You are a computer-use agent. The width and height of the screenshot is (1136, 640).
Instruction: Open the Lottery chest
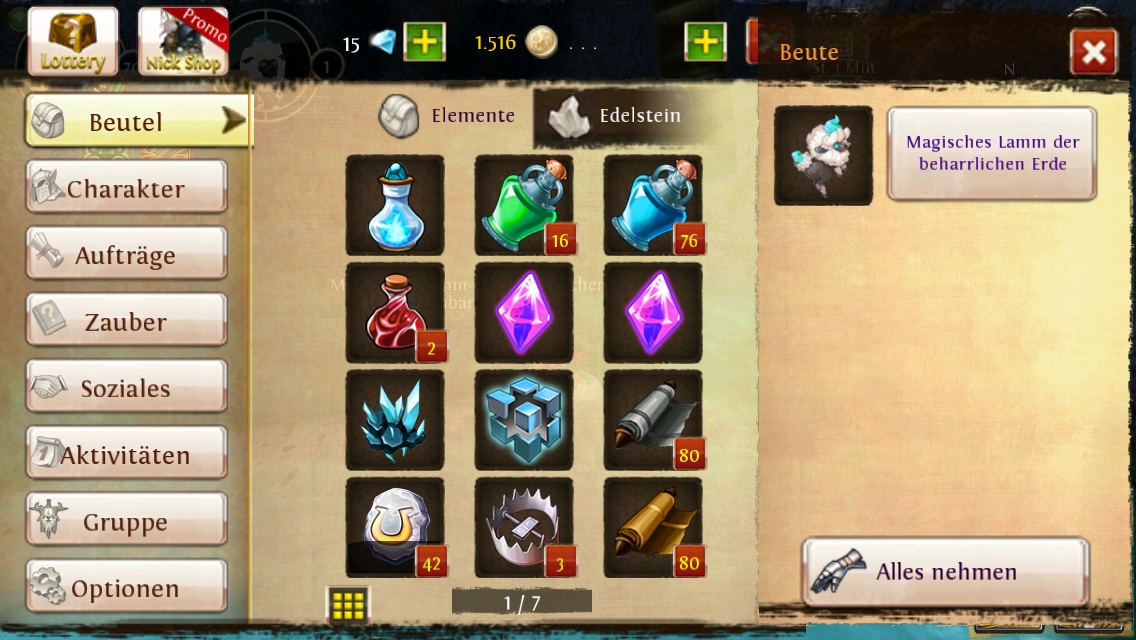point(73,42)
